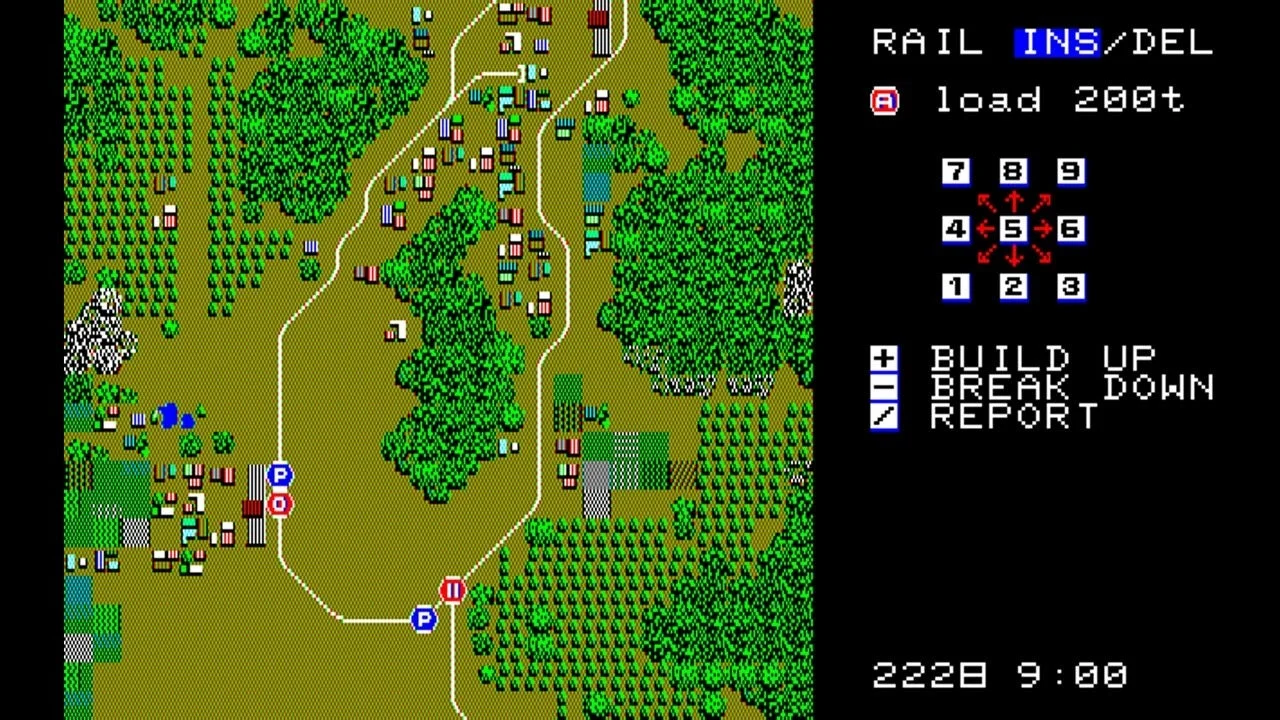Click the + Build Up box icon

tap(884, 358)
